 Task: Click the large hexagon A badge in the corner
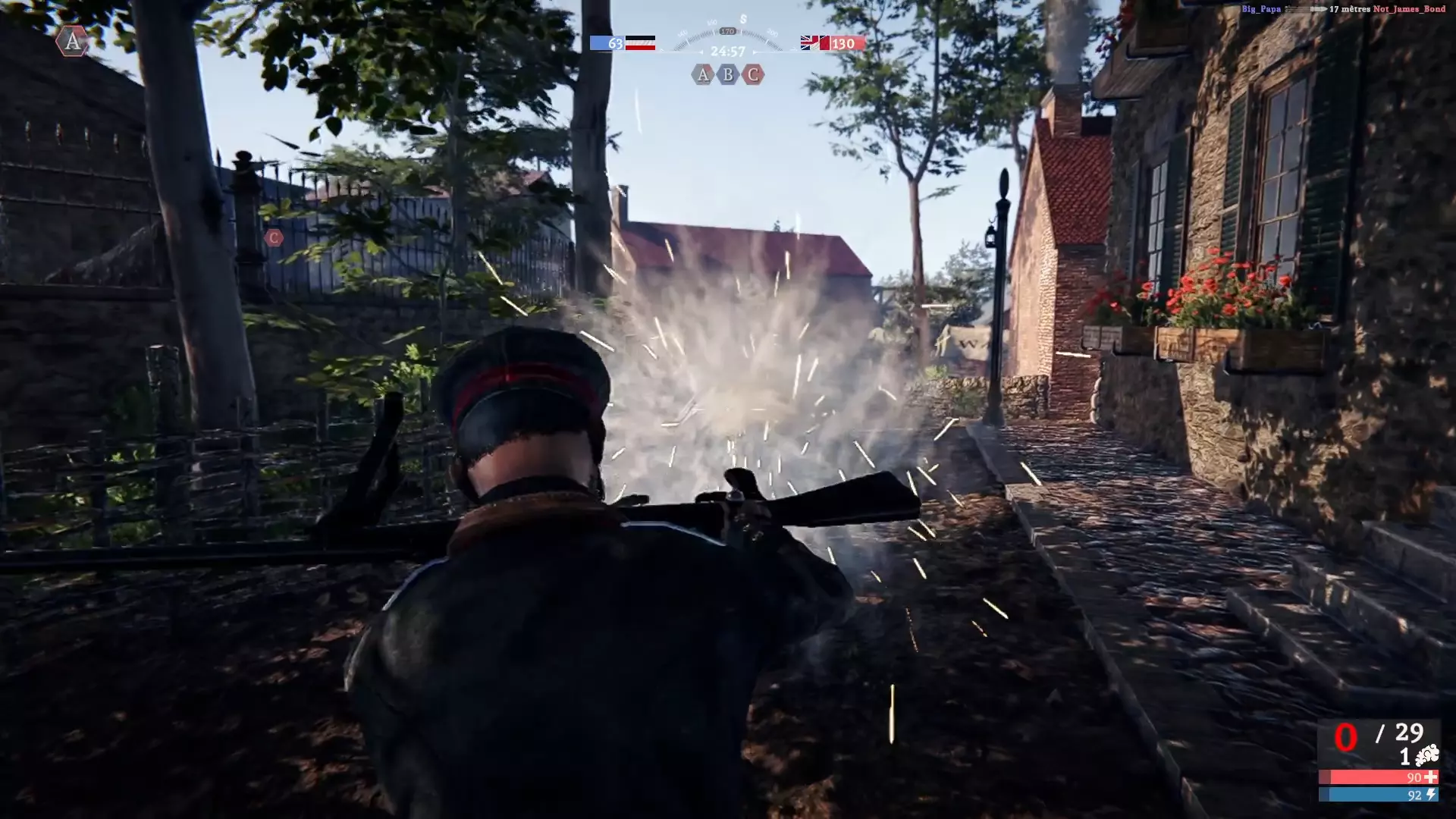73,41
